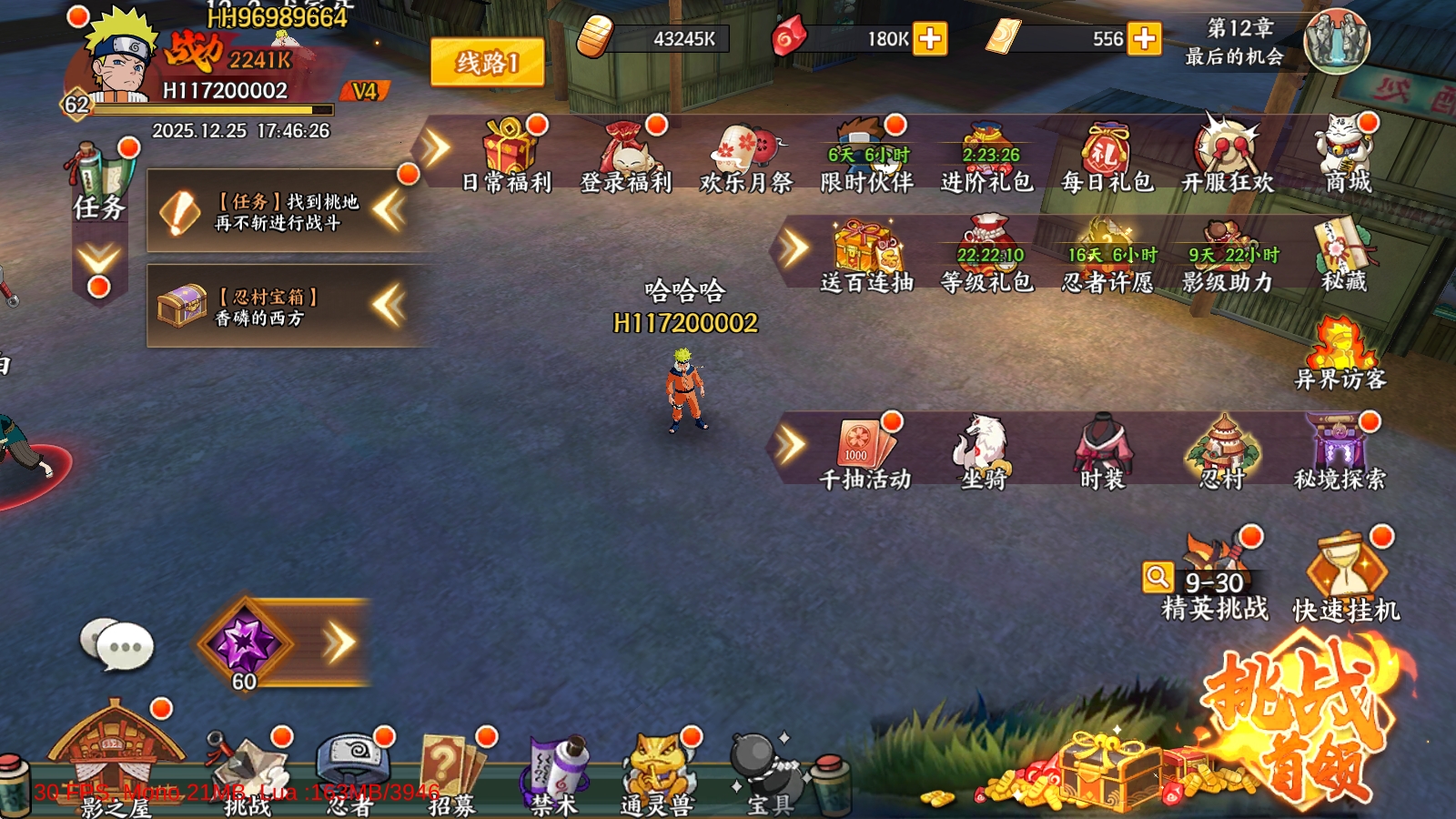The image size is (1456, 819).
Task: Open the 宝具 treasure bomb menu
Action: tap(769, 772)
